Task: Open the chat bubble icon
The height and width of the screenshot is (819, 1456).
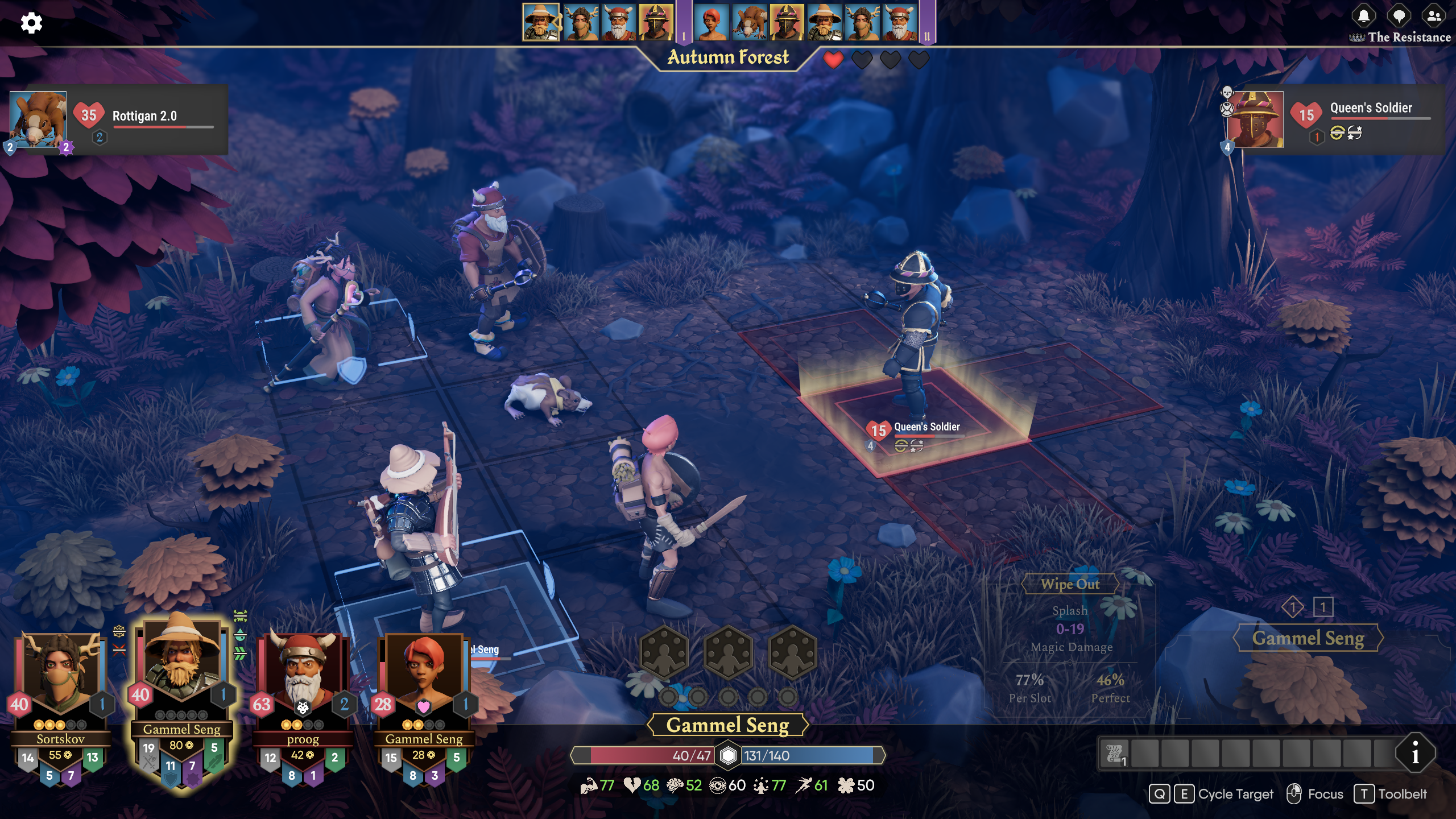Action: tap(1399, 16)
